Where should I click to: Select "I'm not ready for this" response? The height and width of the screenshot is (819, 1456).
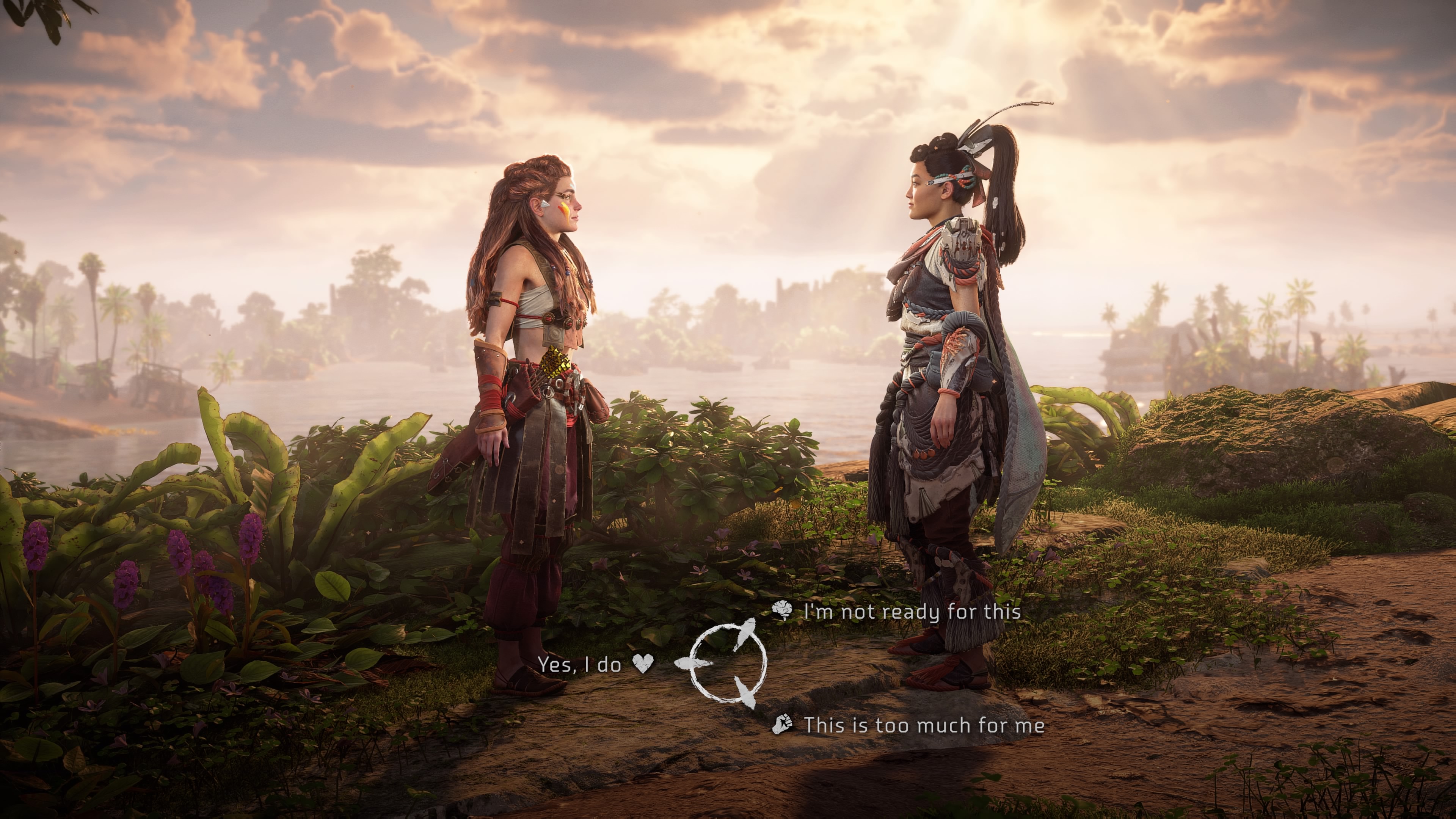[911, 612]
